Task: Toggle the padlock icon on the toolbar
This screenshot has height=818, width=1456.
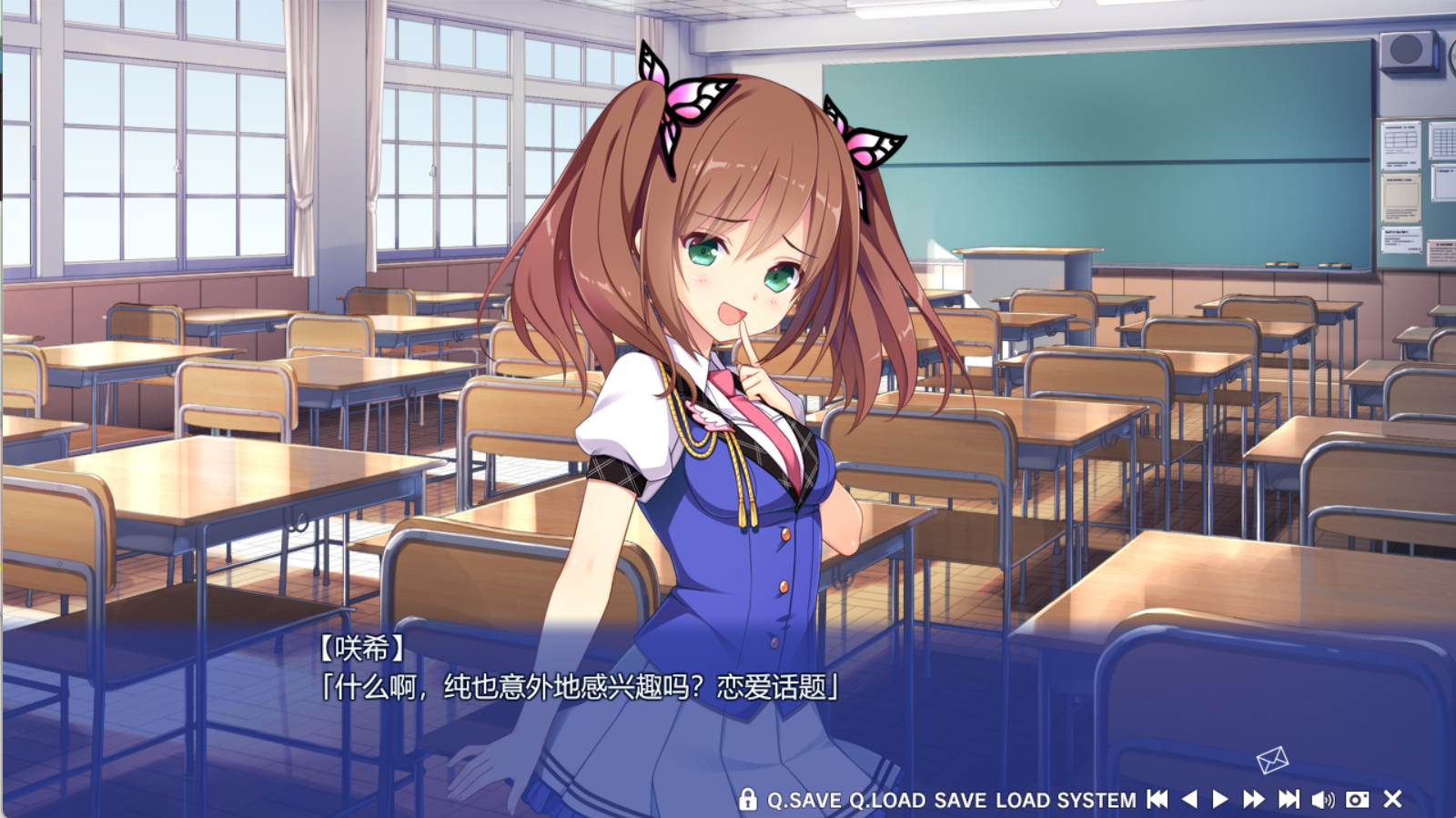Action: coord(749,801)
